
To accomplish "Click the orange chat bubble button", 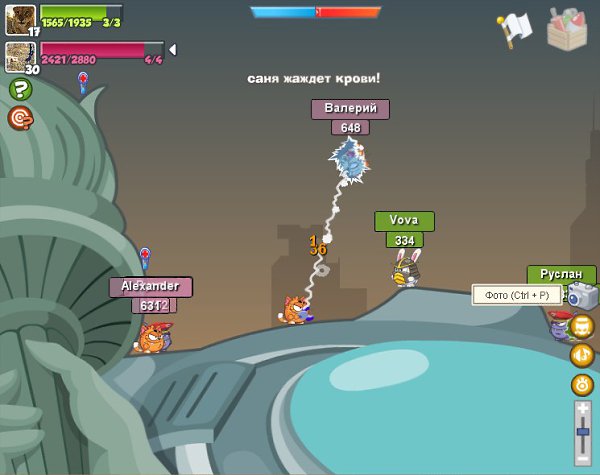I will pos(582,325).
